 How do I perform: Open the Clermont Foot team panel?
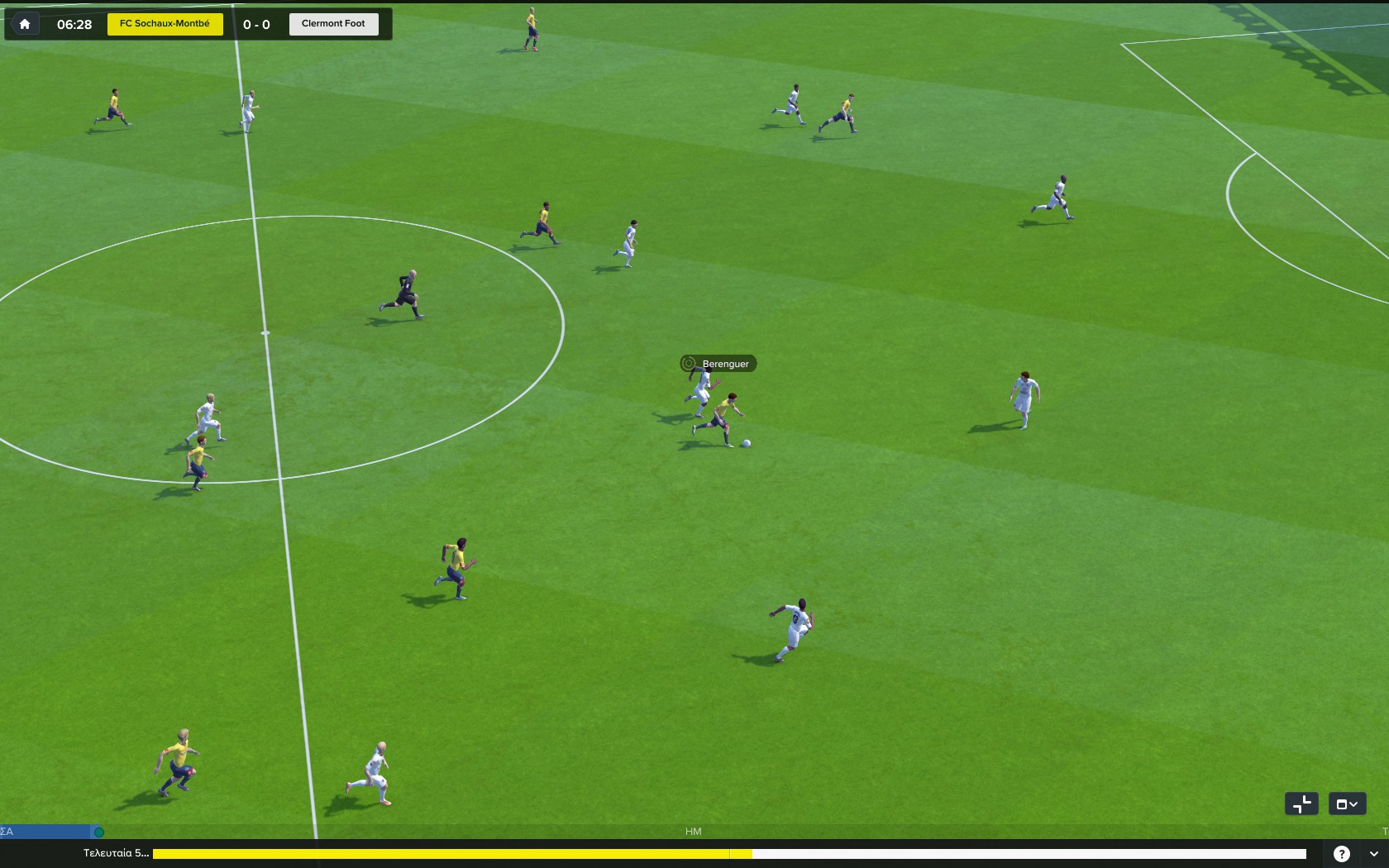(x=333, y=24)
